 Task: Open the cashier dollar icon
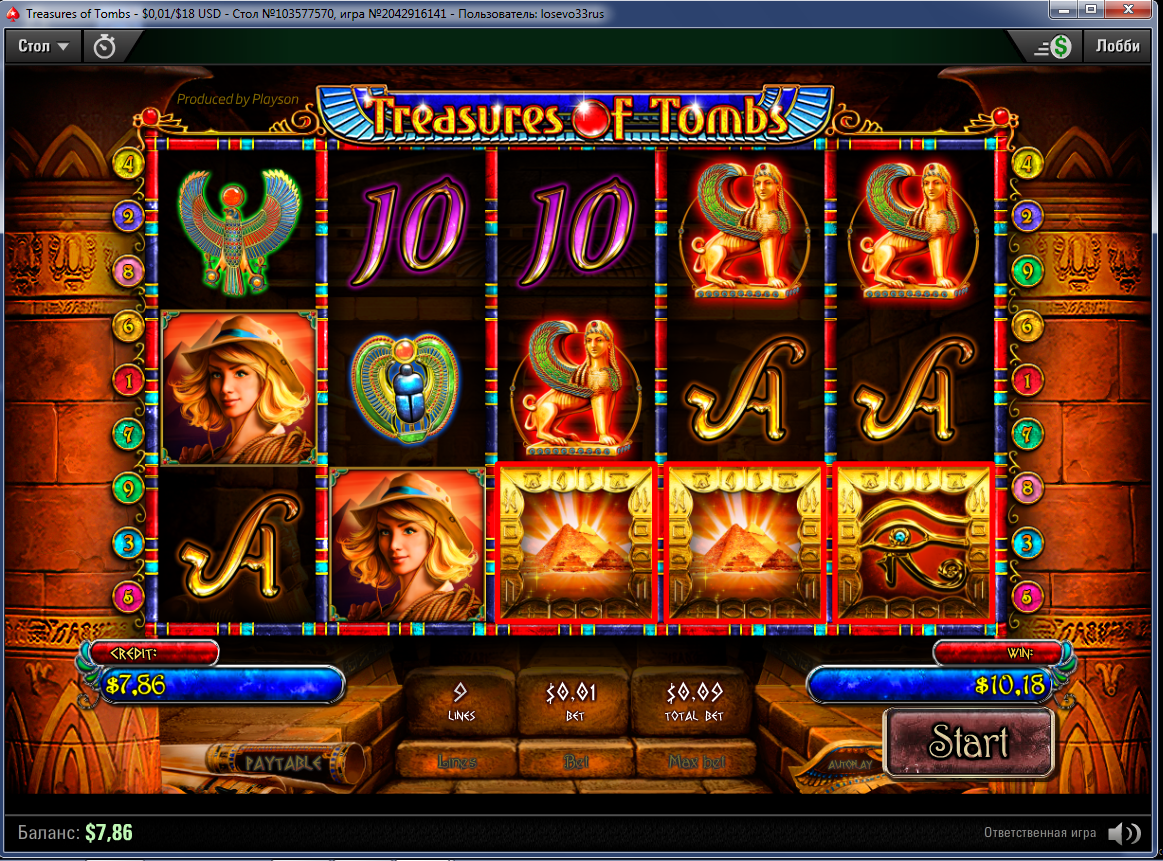point(1052,46)
